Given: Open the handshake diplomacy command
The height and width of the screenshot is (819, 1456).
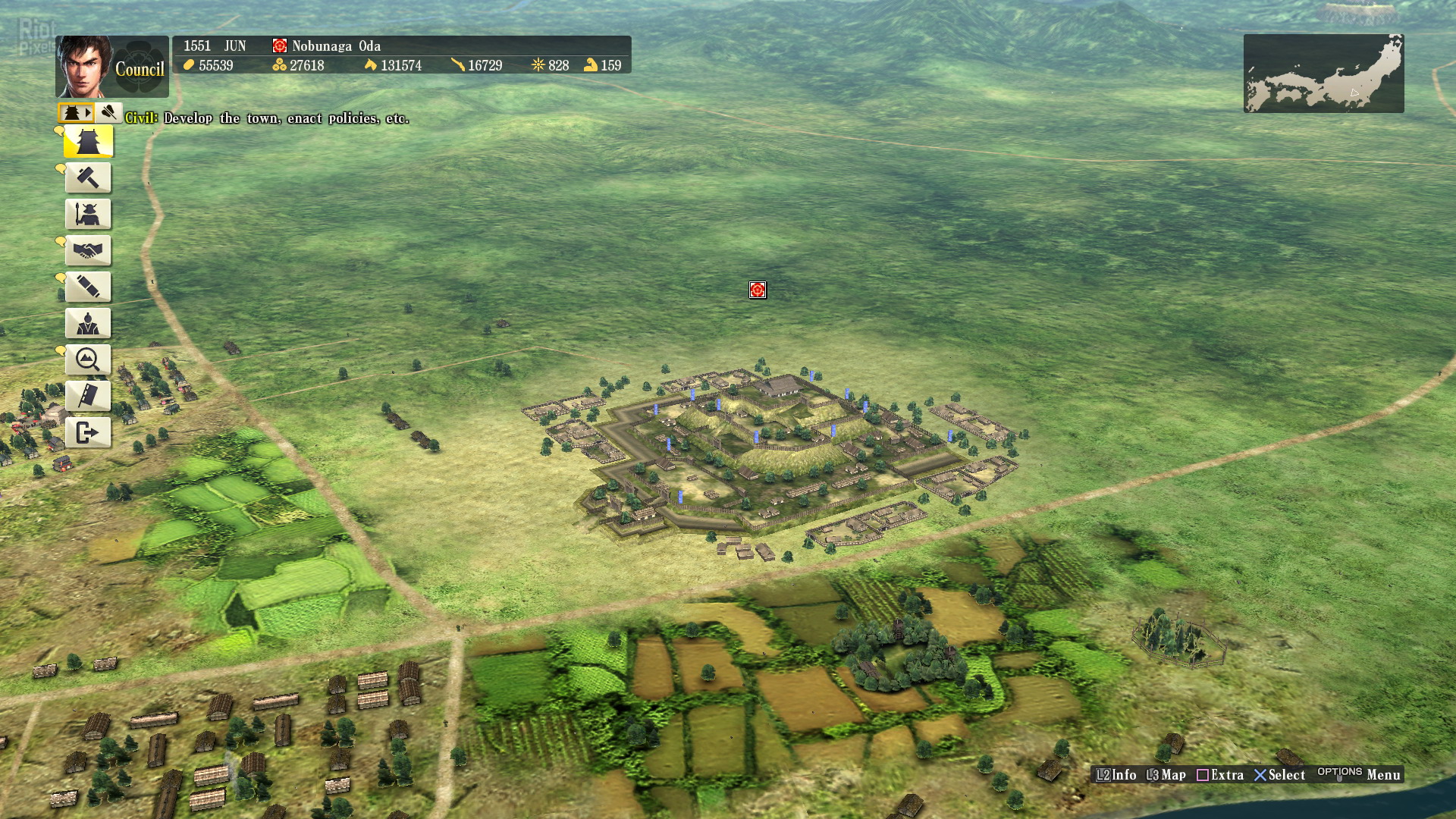Looking at the screenshot, I should (88, 250).
